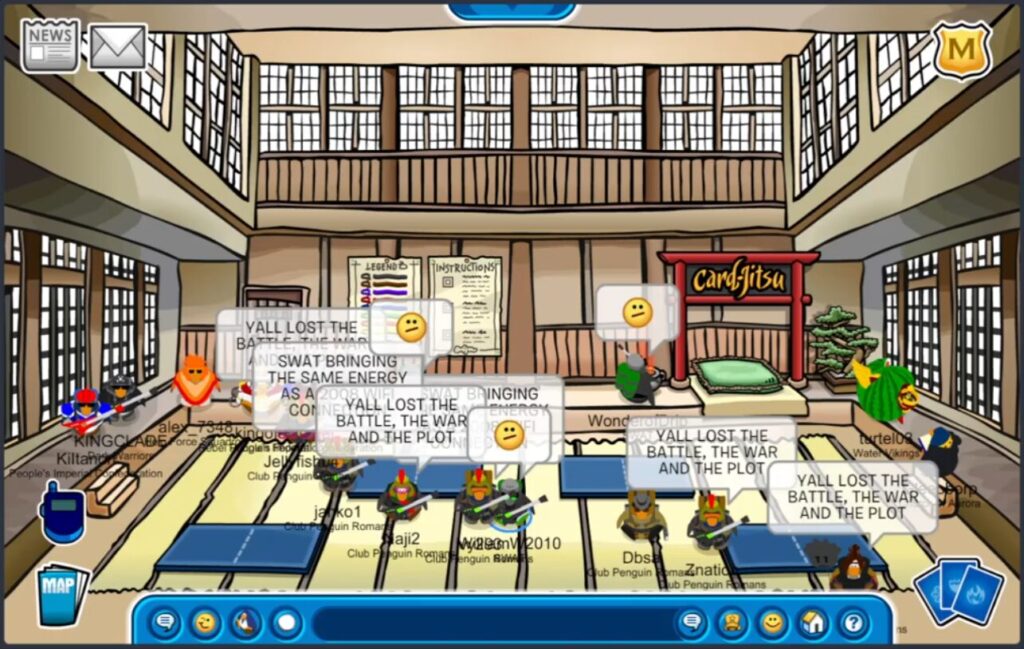Open the blue spy phone
Screen dimensions: 1024x649
click(60, 513)
